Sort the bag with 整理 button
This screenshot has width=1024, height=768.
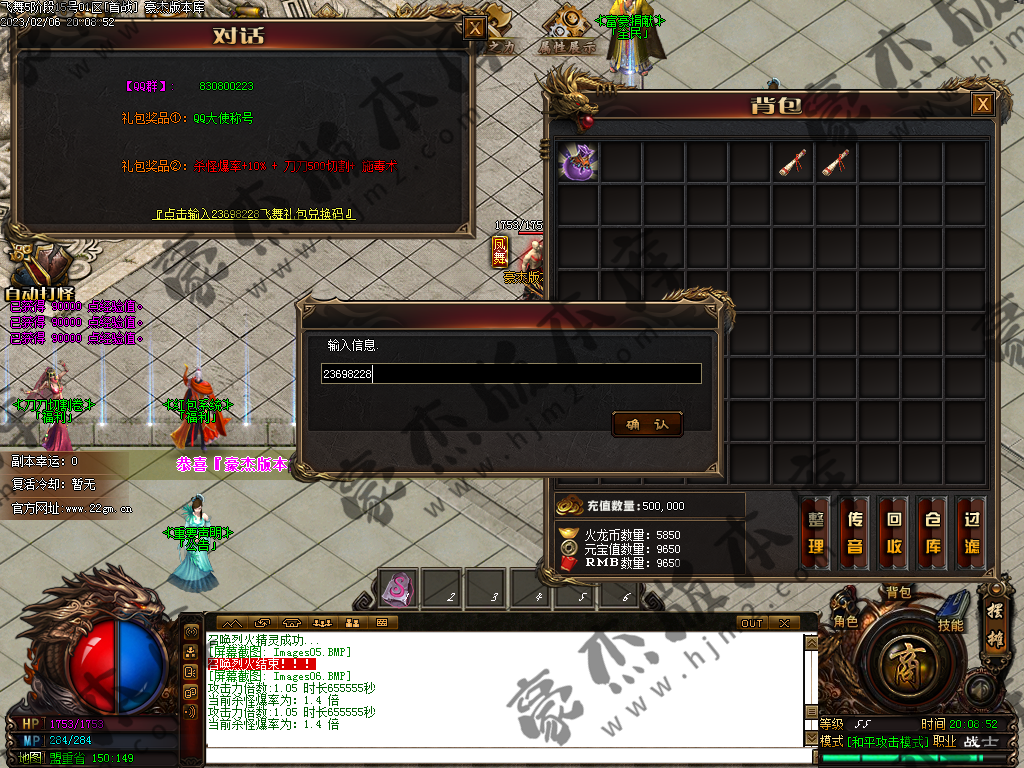tap(816, 533)
